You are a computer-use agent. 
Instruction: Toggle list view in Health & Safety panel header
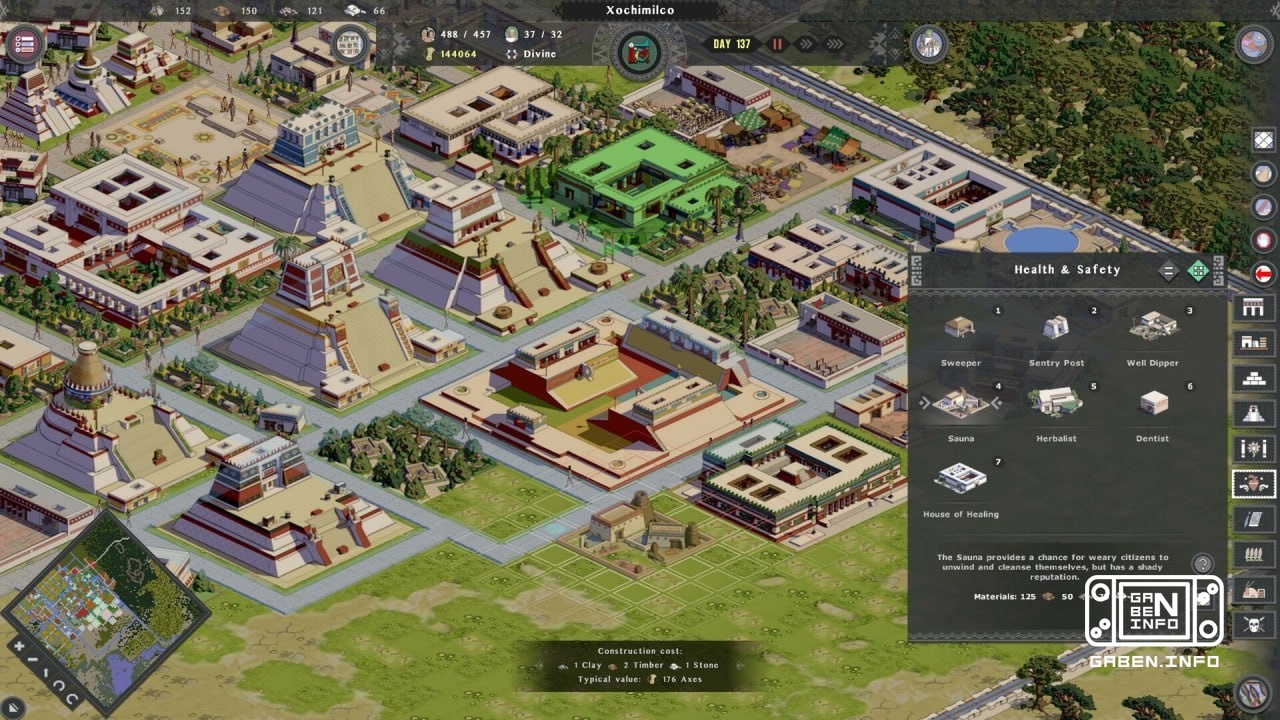click(1168, 269)
